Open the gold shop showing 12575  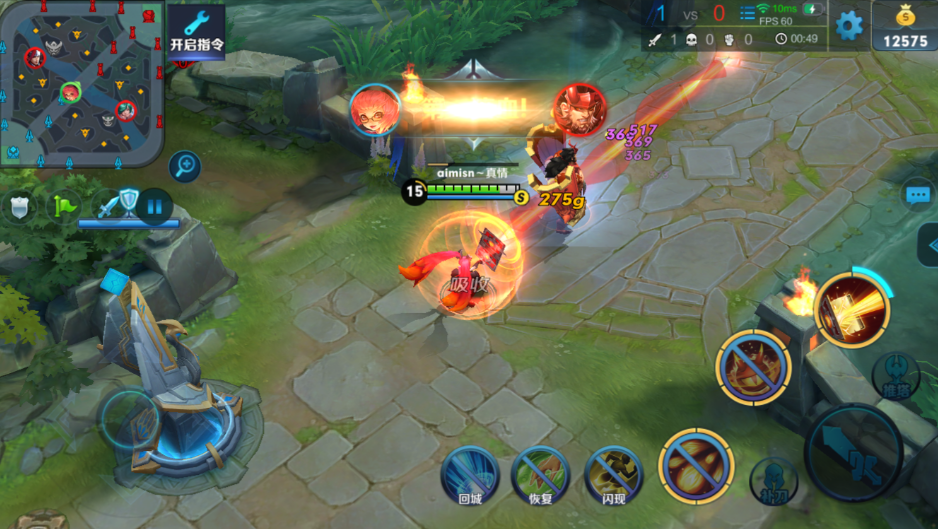(905, 26)
